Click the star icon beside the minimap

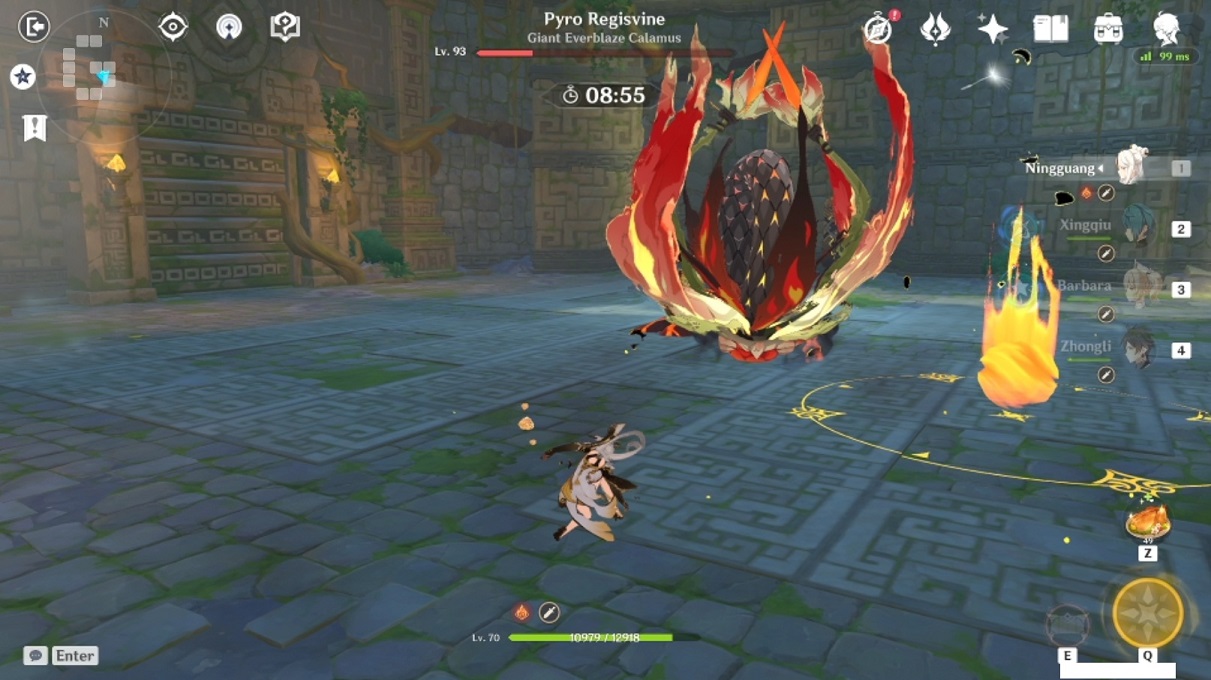[x=23, y=77]
